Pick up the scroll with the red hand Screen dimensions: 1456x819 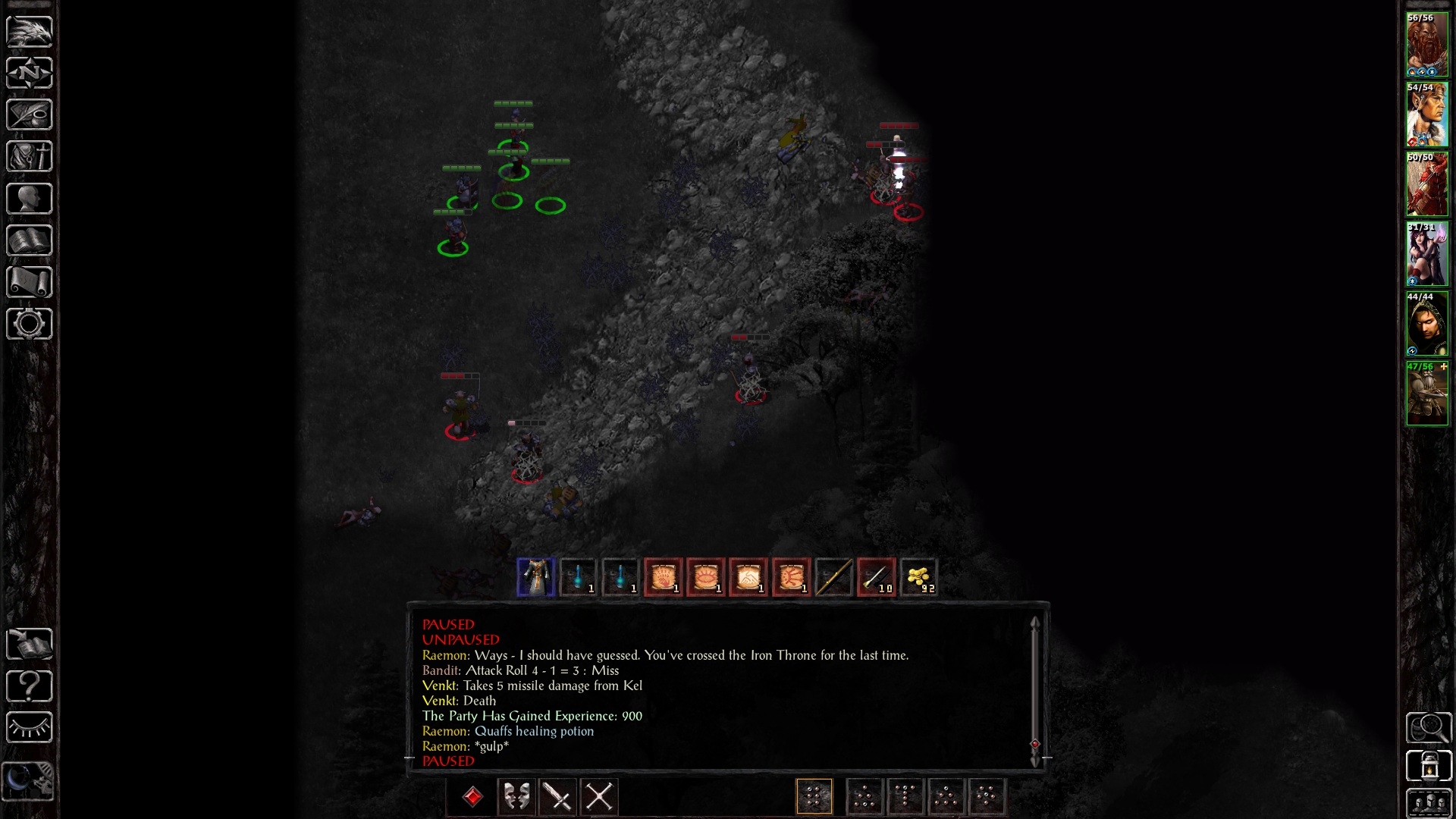tap(663, 577)
